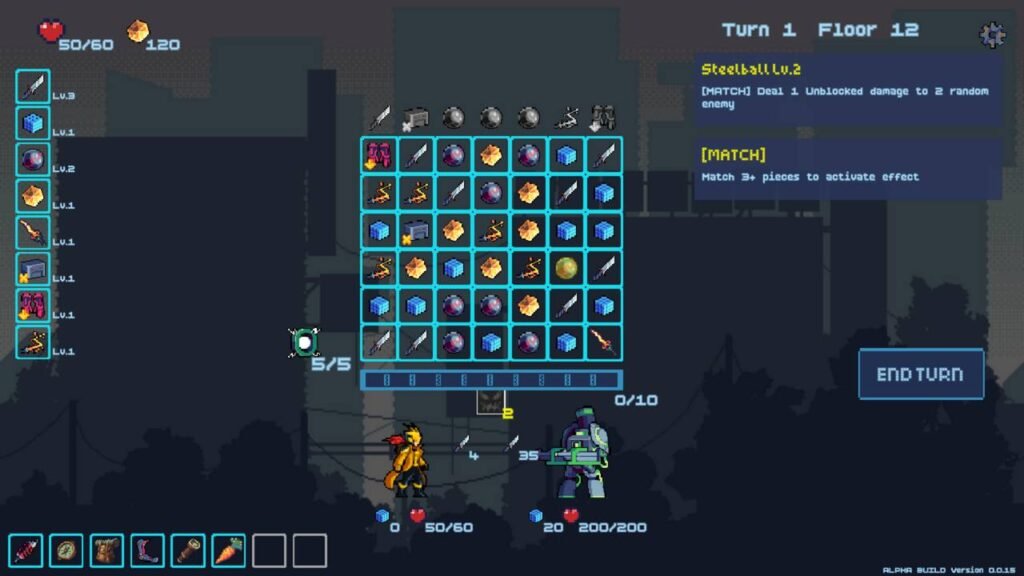Screen dimensions: 1024x576
Task: Check the flame sword piece in the list
Action: point(33,233)
